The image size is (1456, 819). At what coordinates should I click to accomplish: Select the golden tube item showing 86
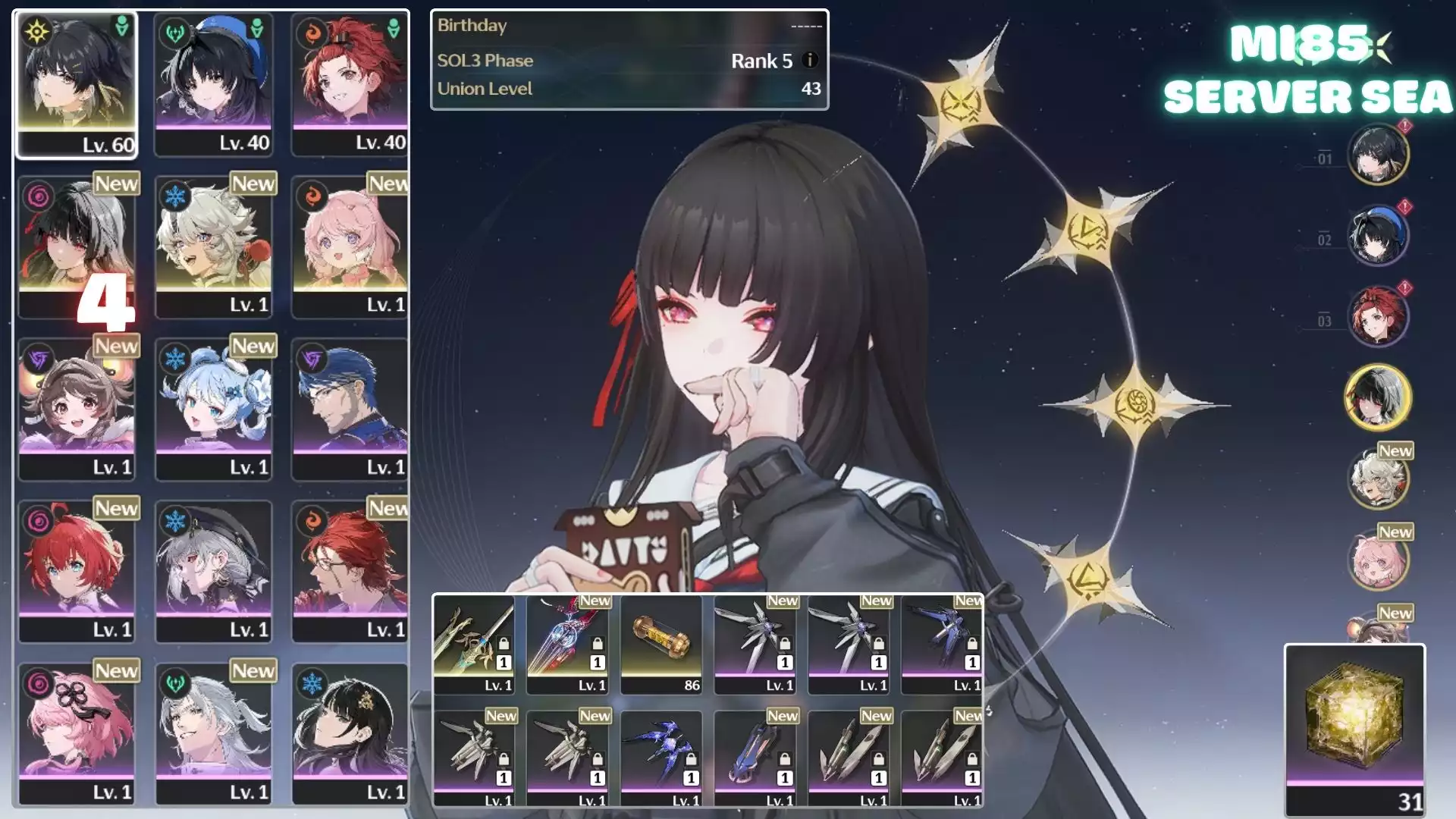point(661,645)
